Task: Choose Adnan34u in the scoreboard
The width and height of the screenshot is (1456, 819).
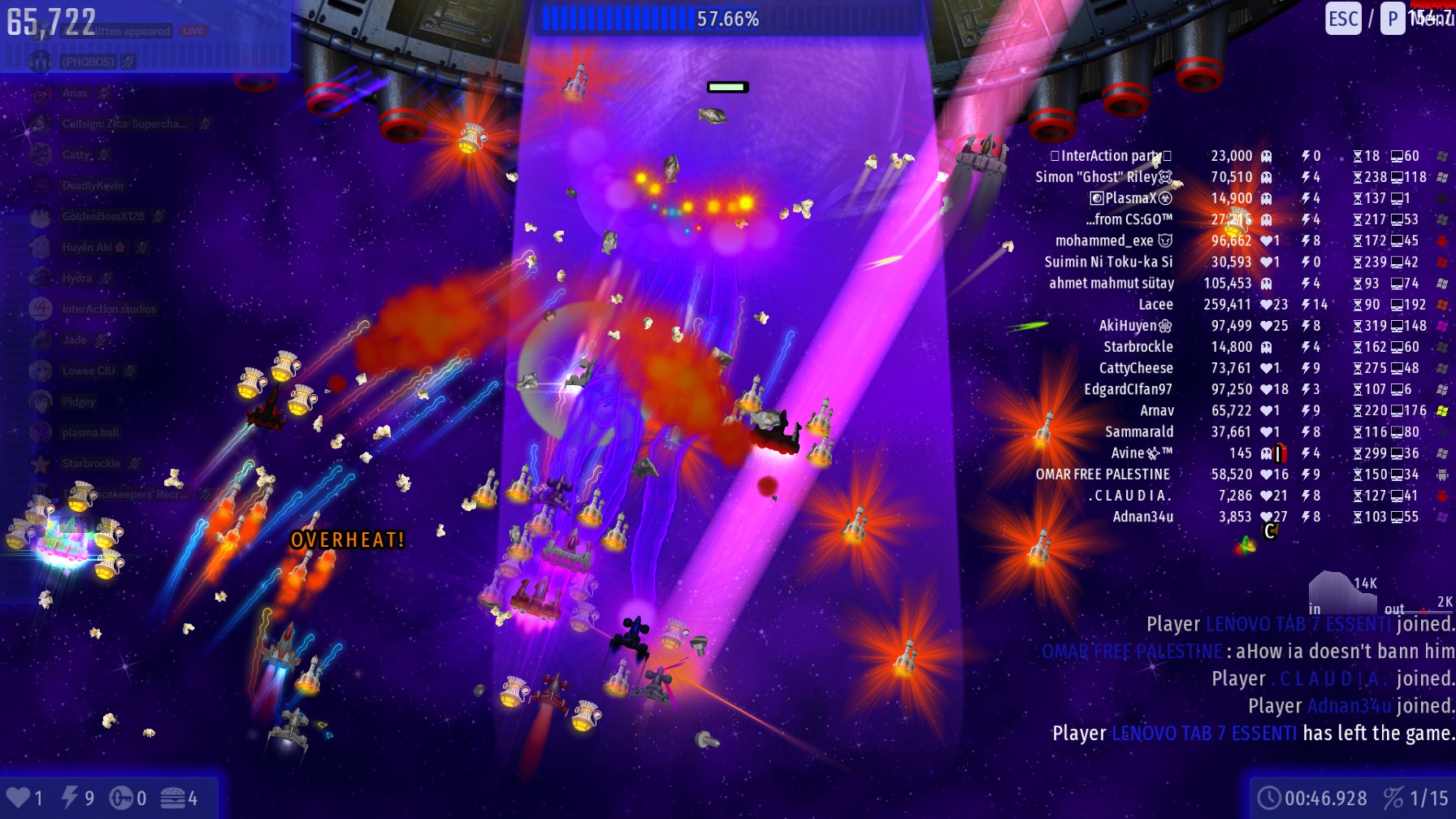Action: 1142,517
